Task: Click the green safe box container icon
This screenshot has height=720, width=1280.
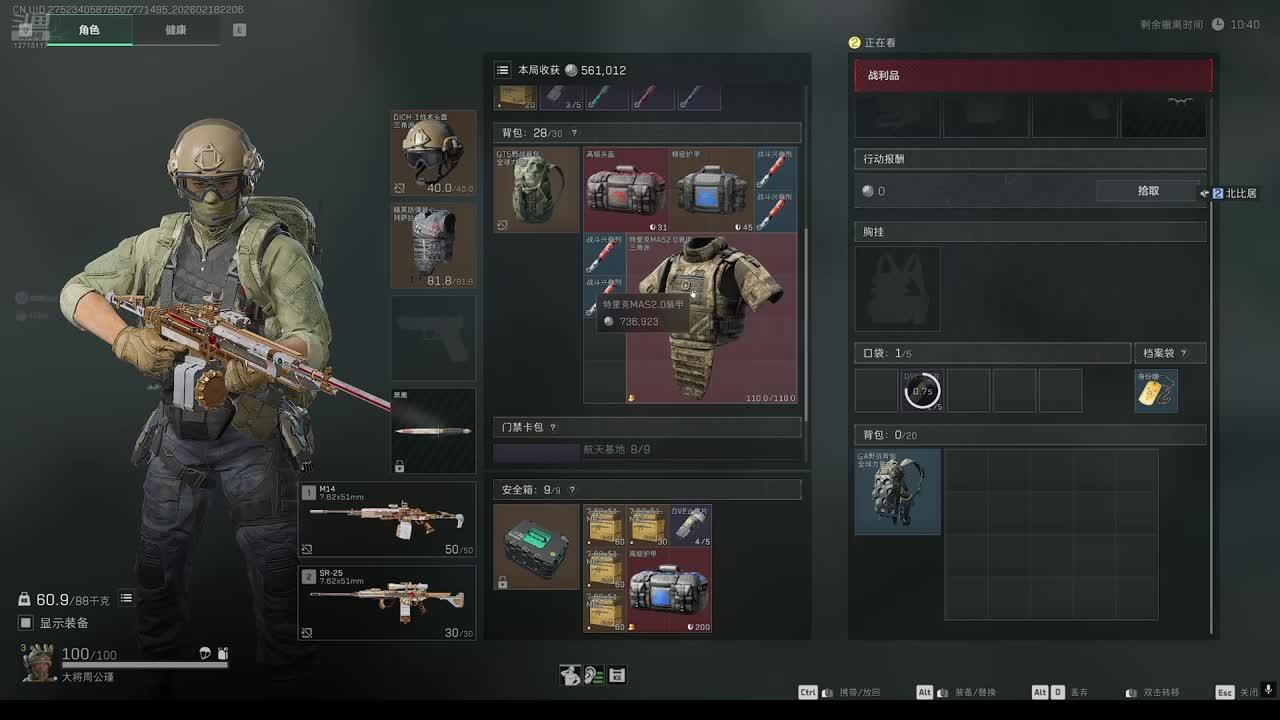Action: click(x=536, y=547)
